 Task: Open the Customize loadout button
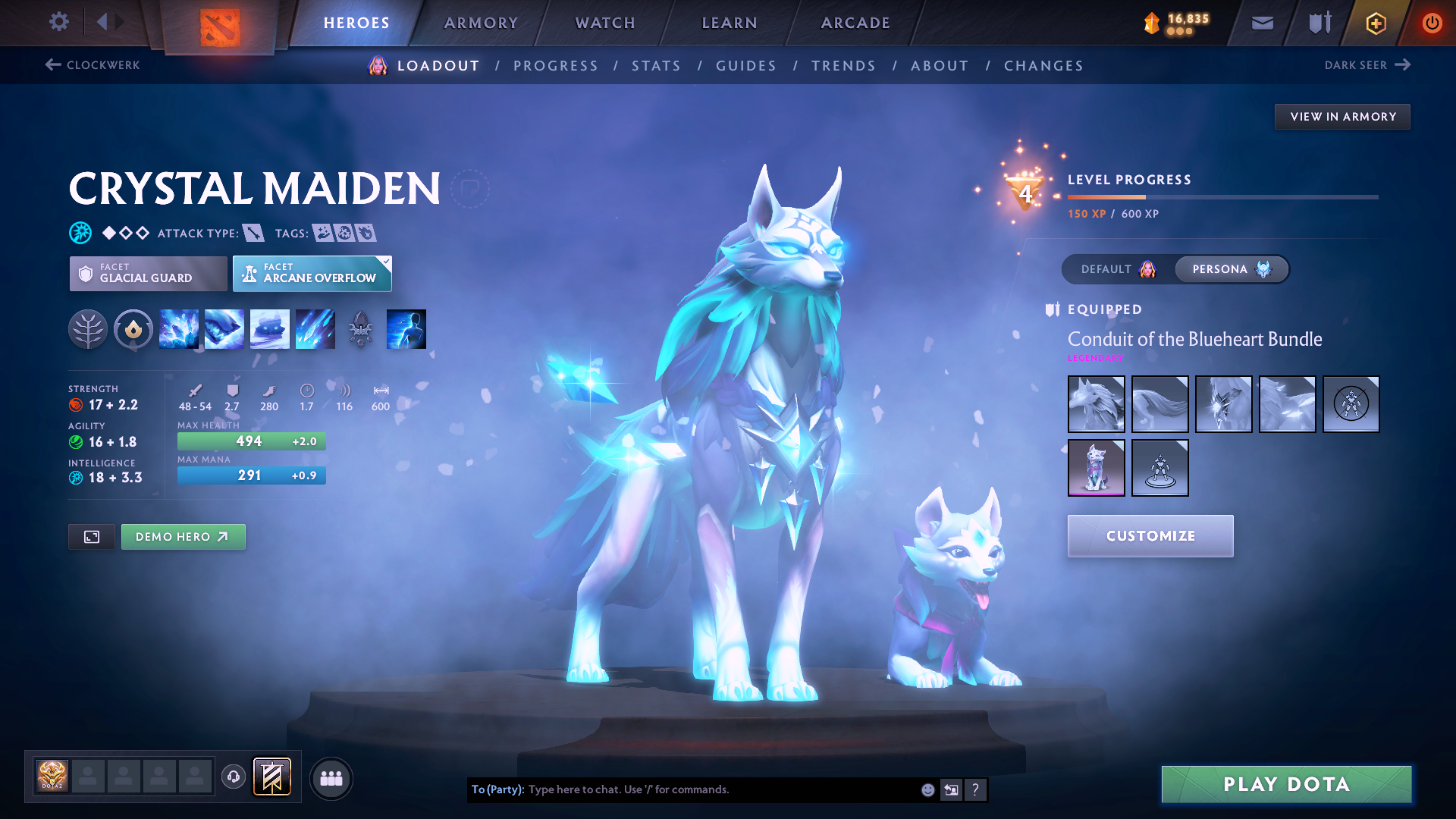1150,536
